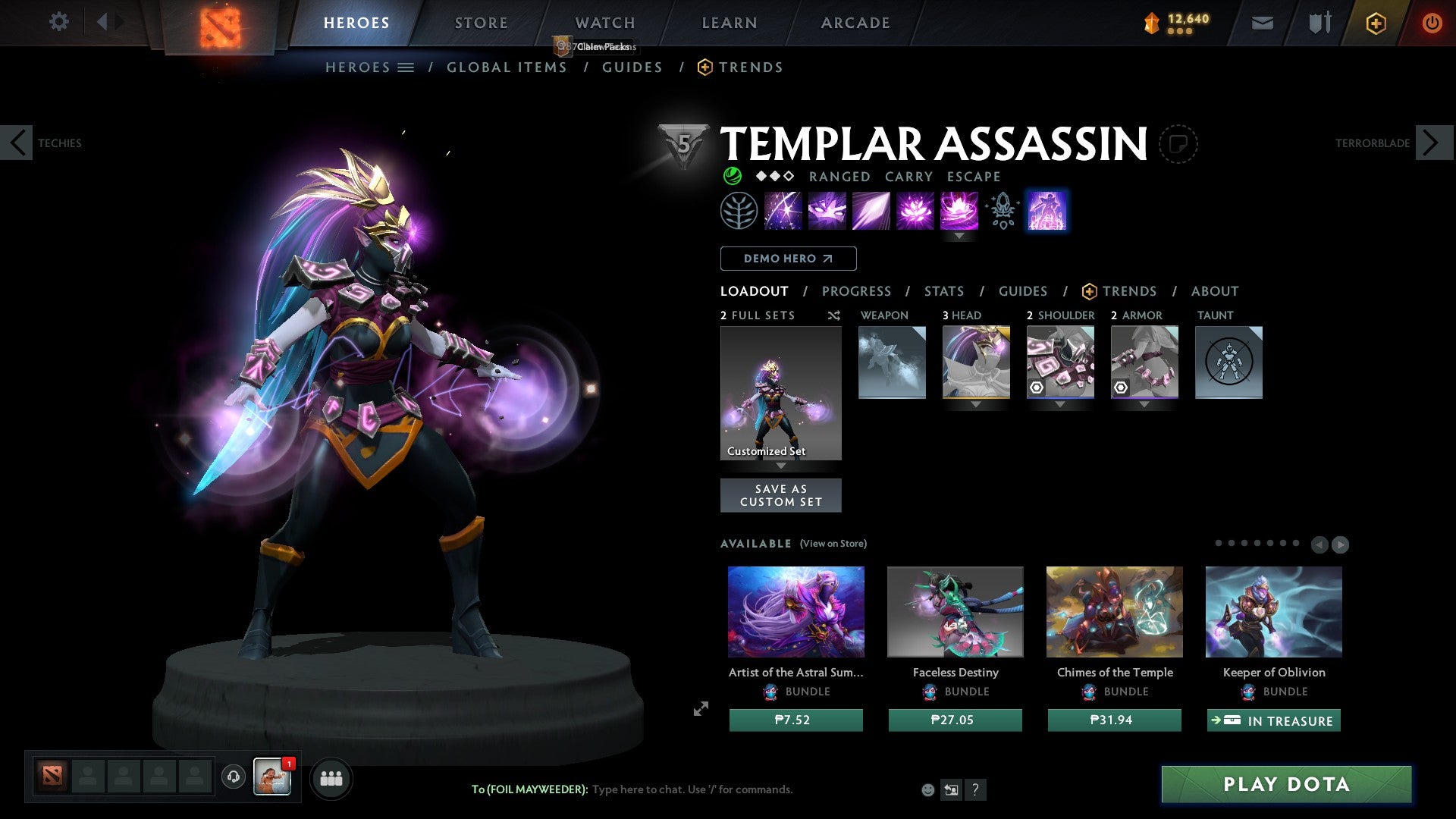1456x819 pixels.
Task: Open the ARCADE section
Action: pos(855,22)
